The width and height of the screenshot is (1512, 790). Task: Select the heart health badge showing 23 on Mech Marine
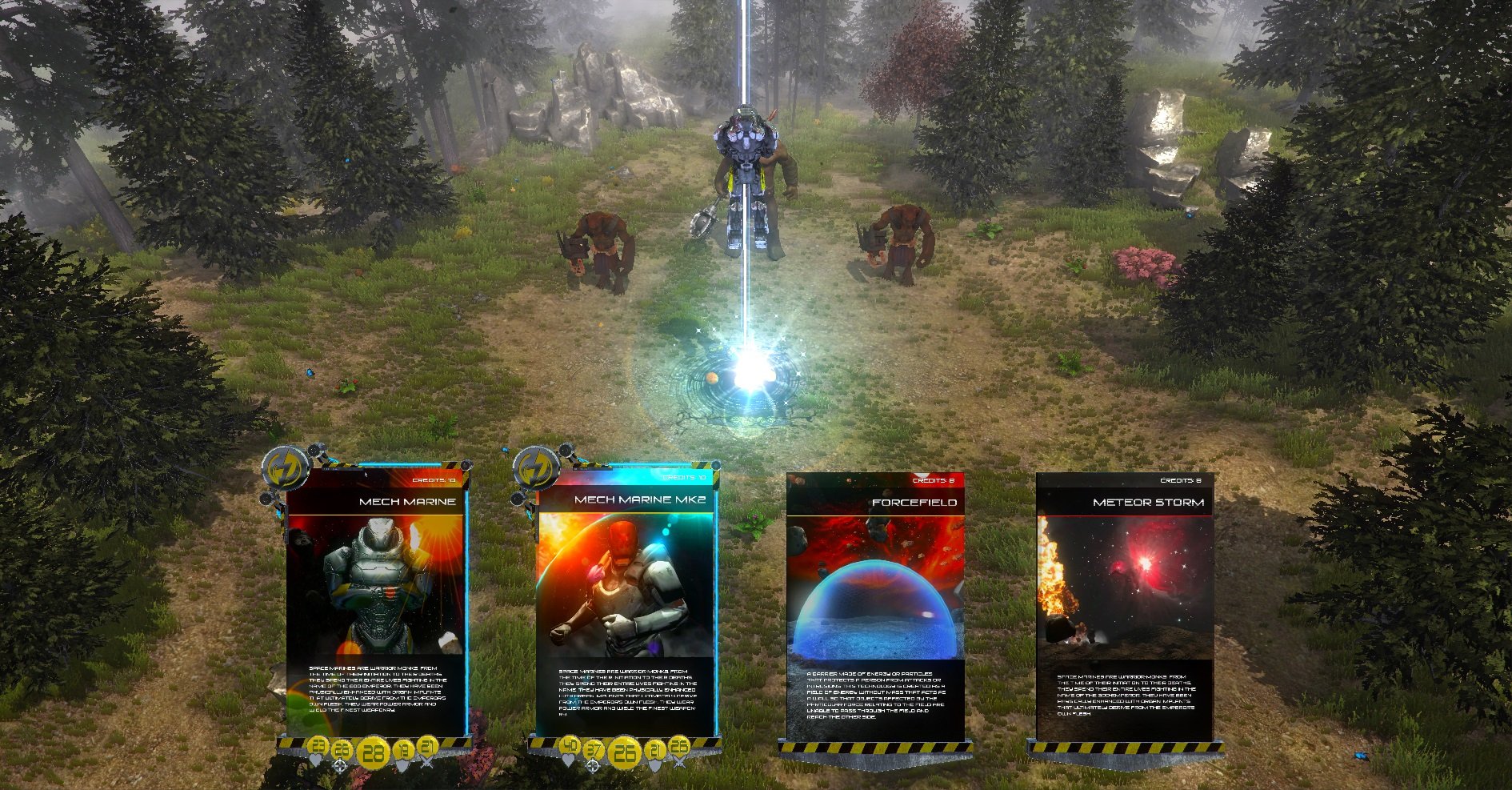(318, 748)
